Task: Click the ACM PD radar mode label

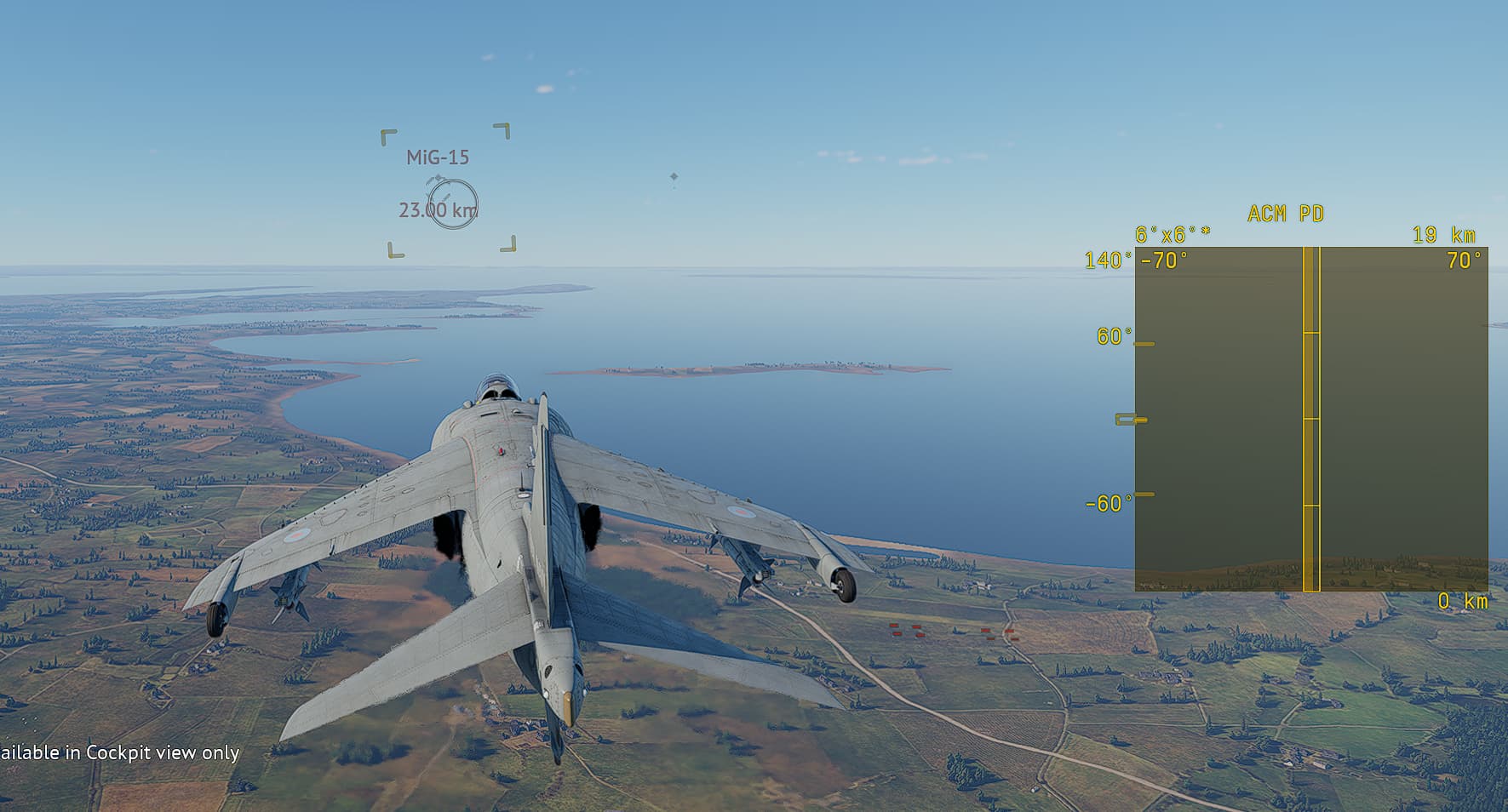Action: coord(1286,214)
